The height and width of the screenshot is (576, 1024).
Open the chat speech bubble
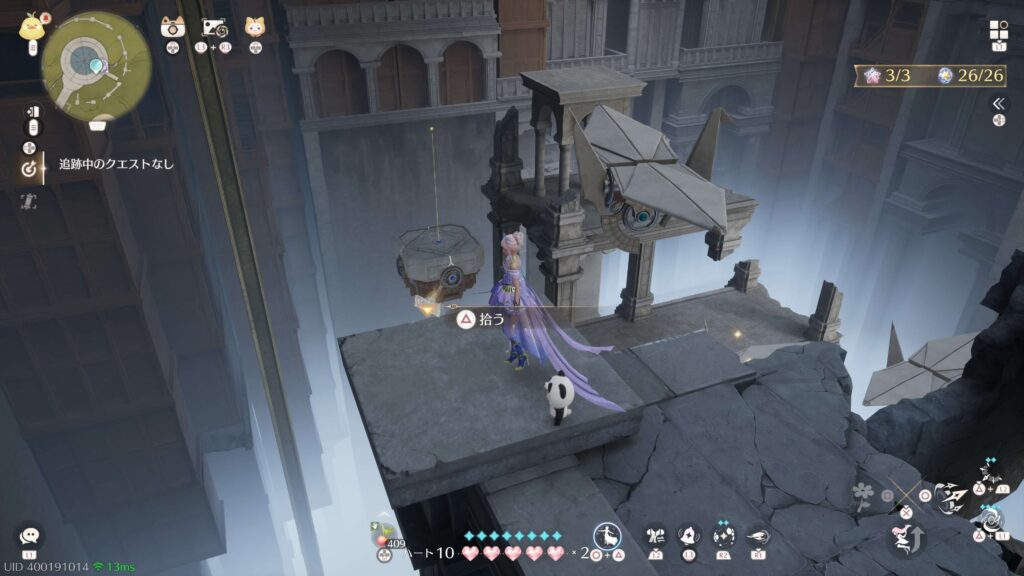pos(29,536)
